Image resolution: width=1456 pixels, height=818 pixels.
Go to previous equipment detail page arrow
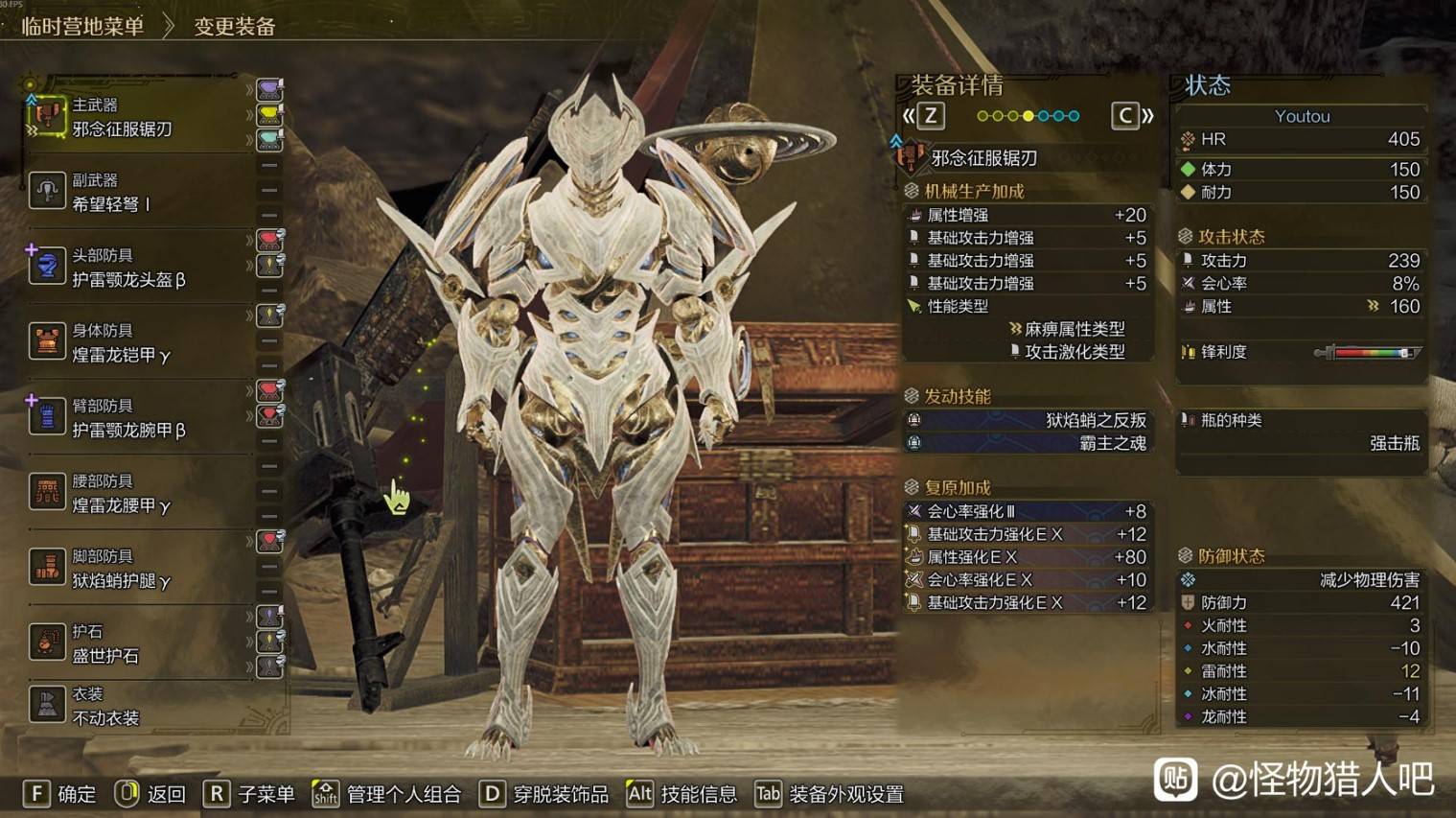click(923, 116)
